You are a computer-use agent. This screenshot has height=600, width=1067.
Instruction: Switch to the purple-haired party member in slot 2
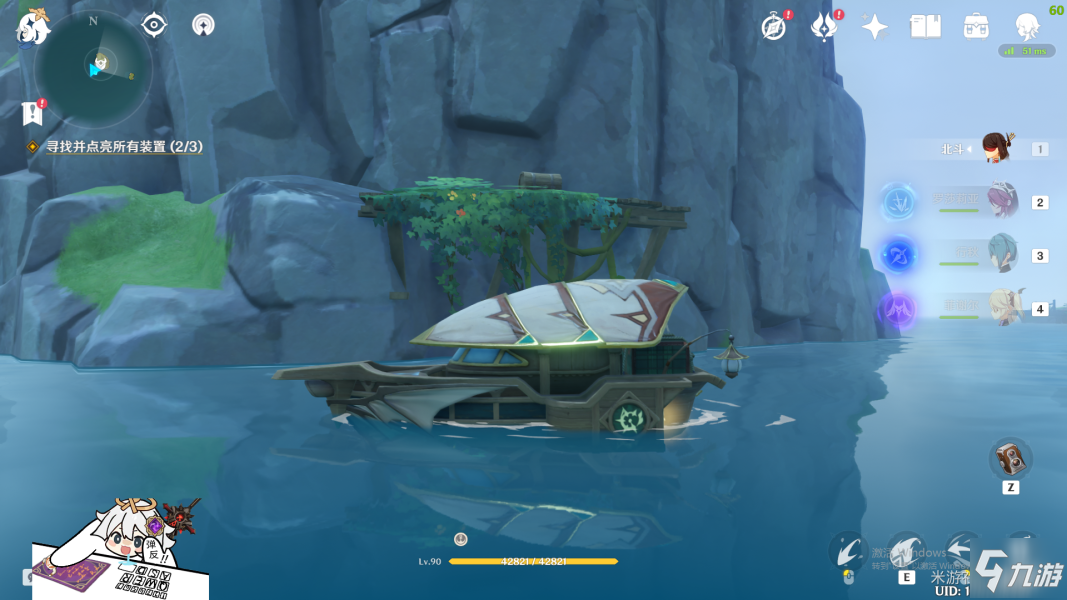click(1001, 201)
